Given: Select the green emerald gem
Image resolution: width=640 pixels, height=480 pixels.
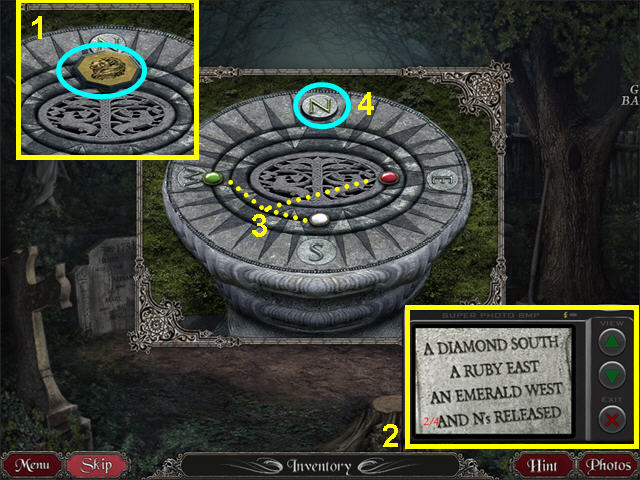Looking at the screenshot, I should (212, 179).
